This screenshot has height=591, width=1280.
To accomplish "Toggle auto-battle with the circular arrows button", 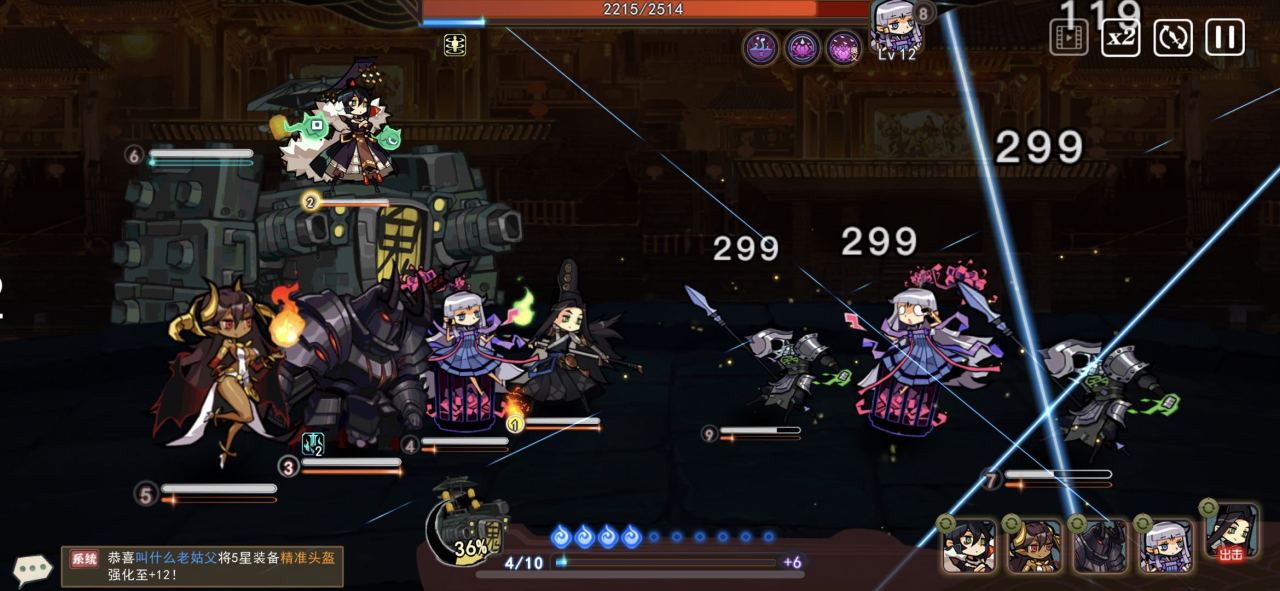I will (1173, 38).
